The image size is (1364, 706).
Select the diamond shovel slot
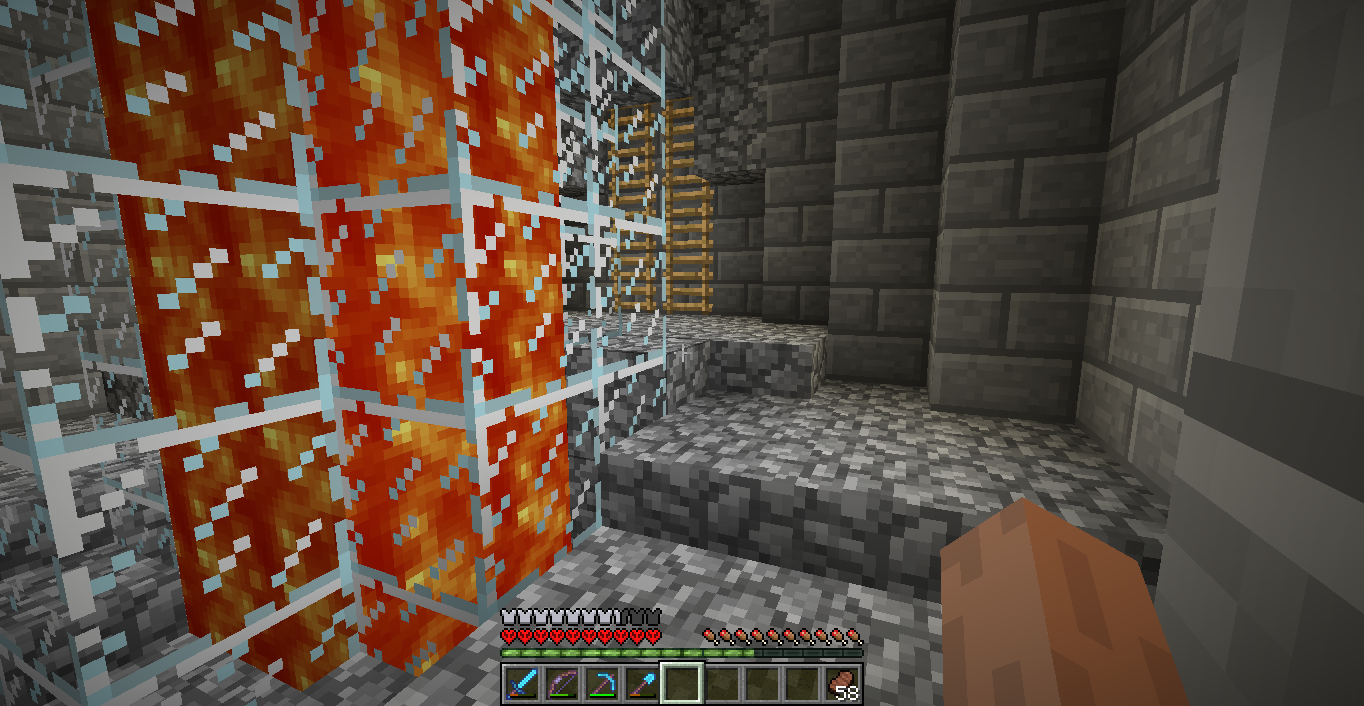point(640,684)
